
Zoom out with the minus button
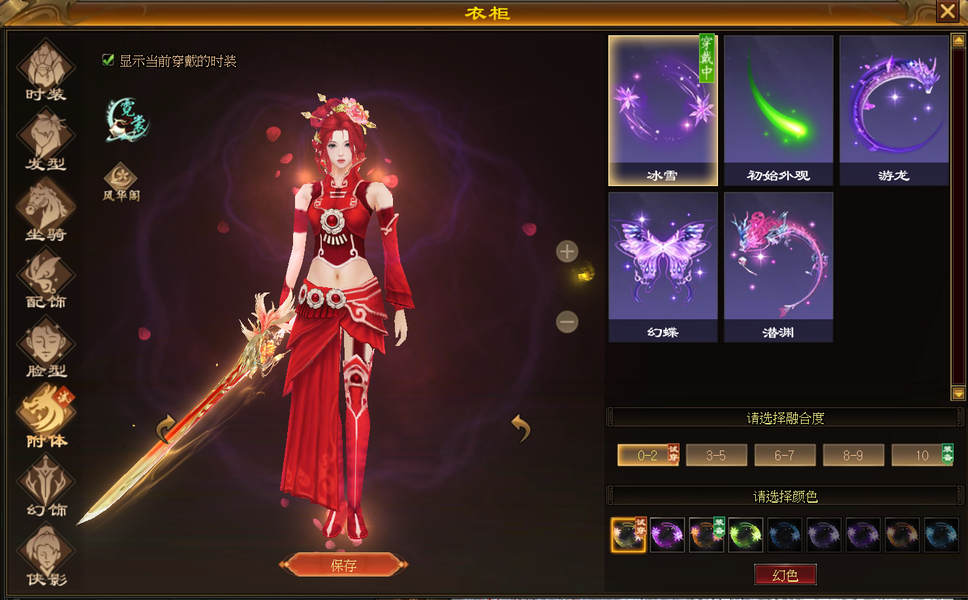pyautogui.click(x=567, y=321)
